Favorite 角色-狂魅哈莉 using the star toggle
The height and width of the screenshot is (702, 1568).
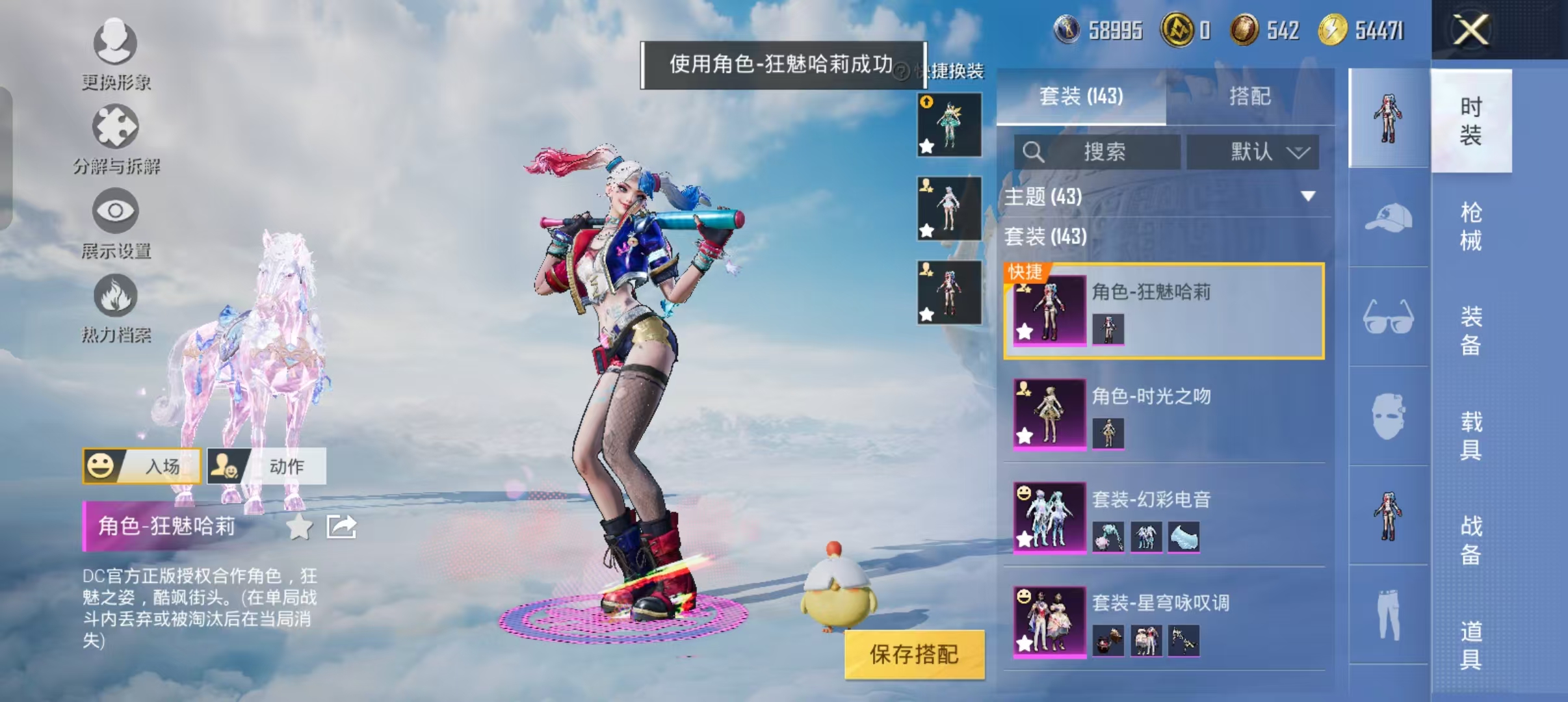pyautogui.click(x=299, y=527)
